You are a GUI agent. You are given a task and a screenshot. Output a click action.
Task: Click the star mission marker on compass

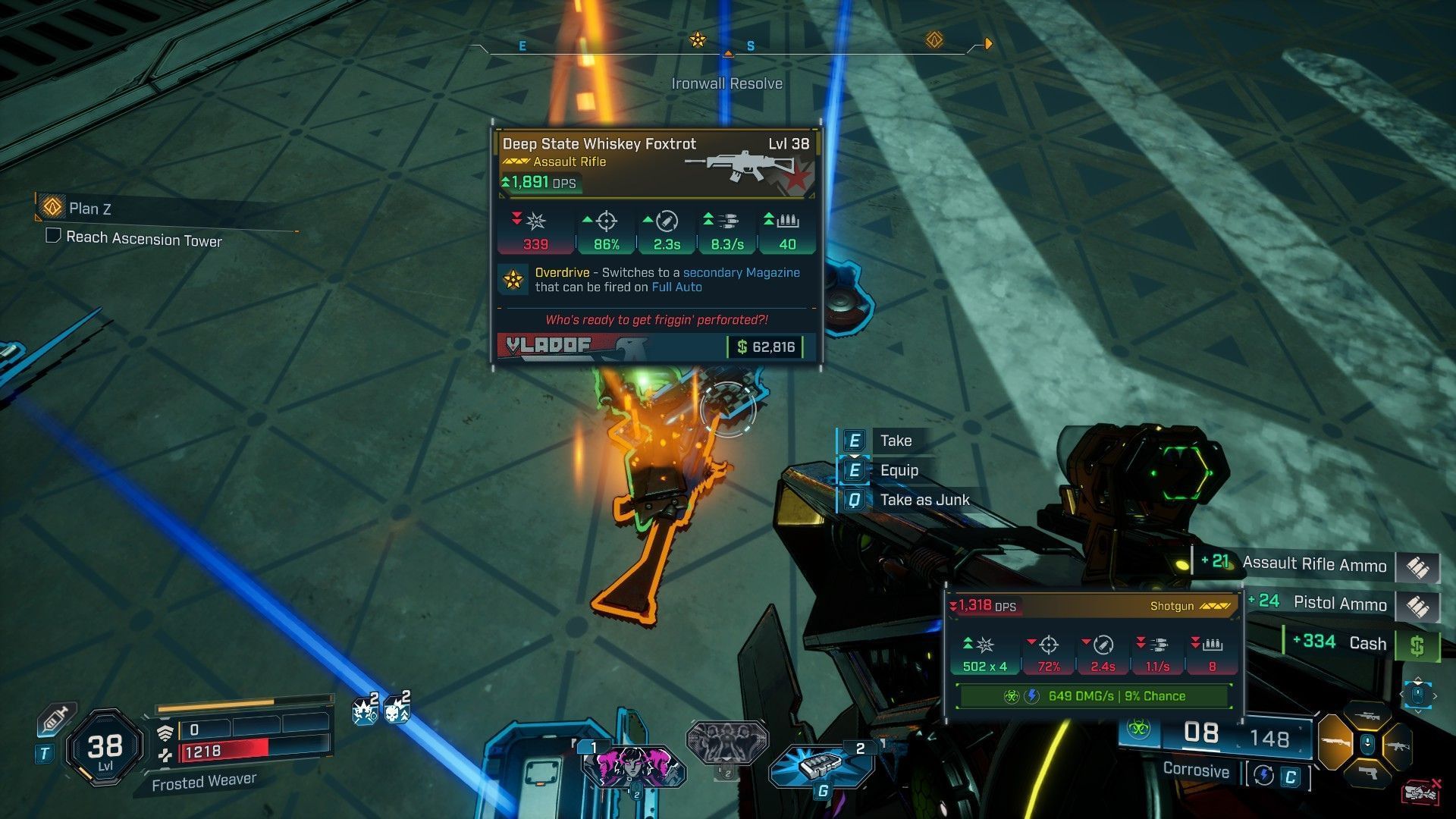tap(698, 39)
